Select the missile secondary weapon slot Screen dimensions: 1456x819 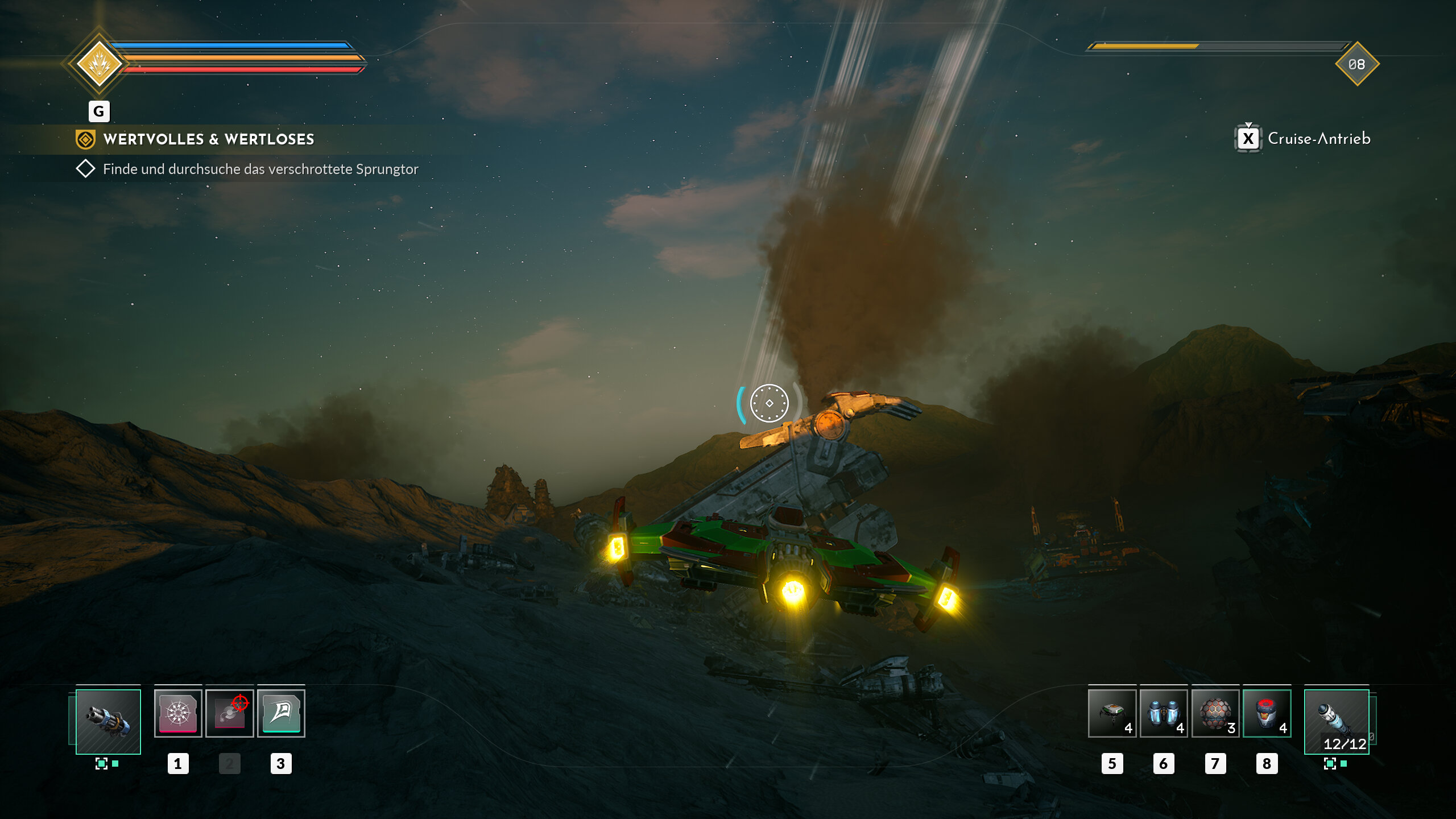(1336, 721)
